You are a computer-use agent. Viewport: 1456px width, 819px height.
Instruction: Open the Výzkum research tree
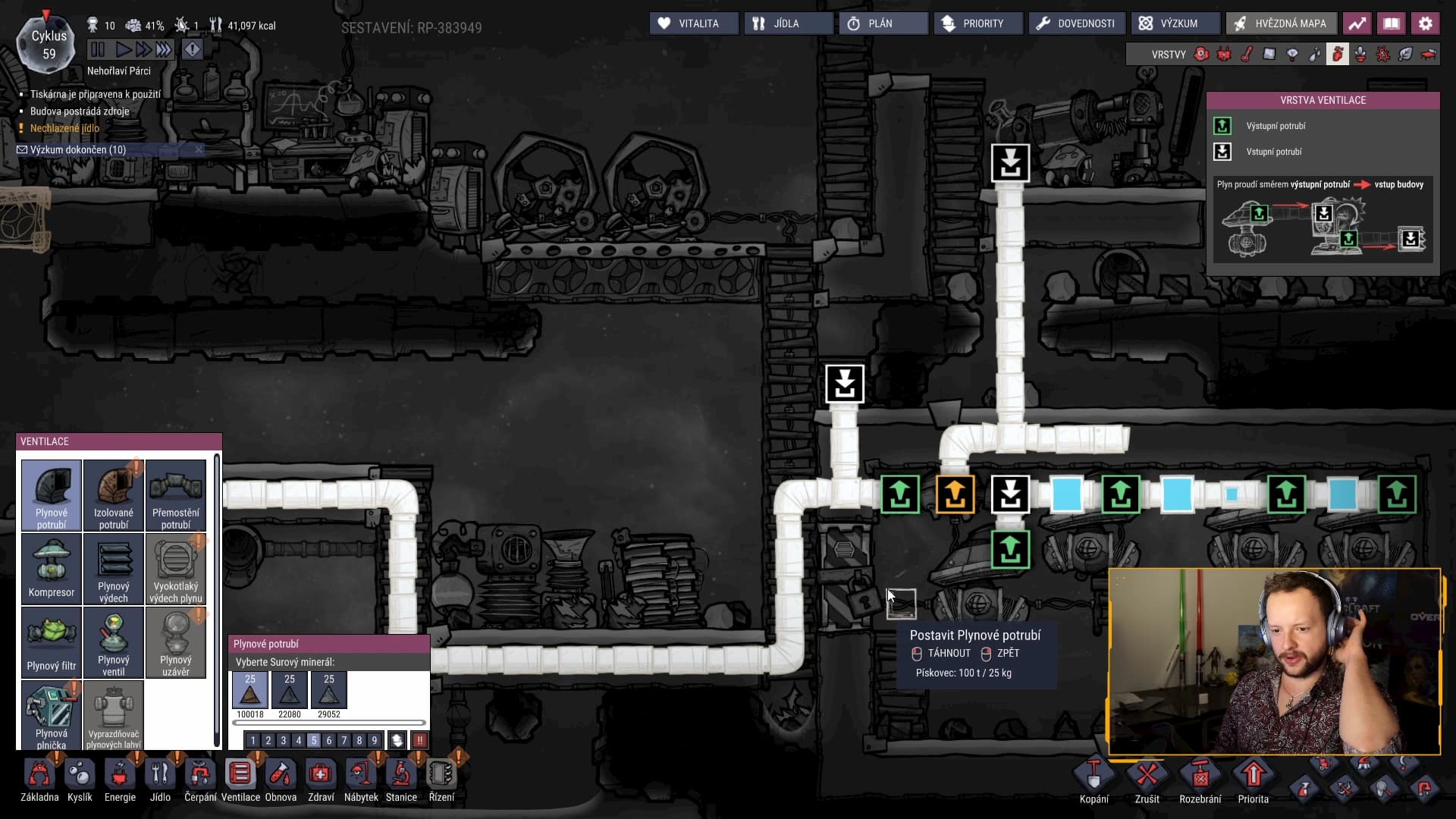tap(1175, 24)
